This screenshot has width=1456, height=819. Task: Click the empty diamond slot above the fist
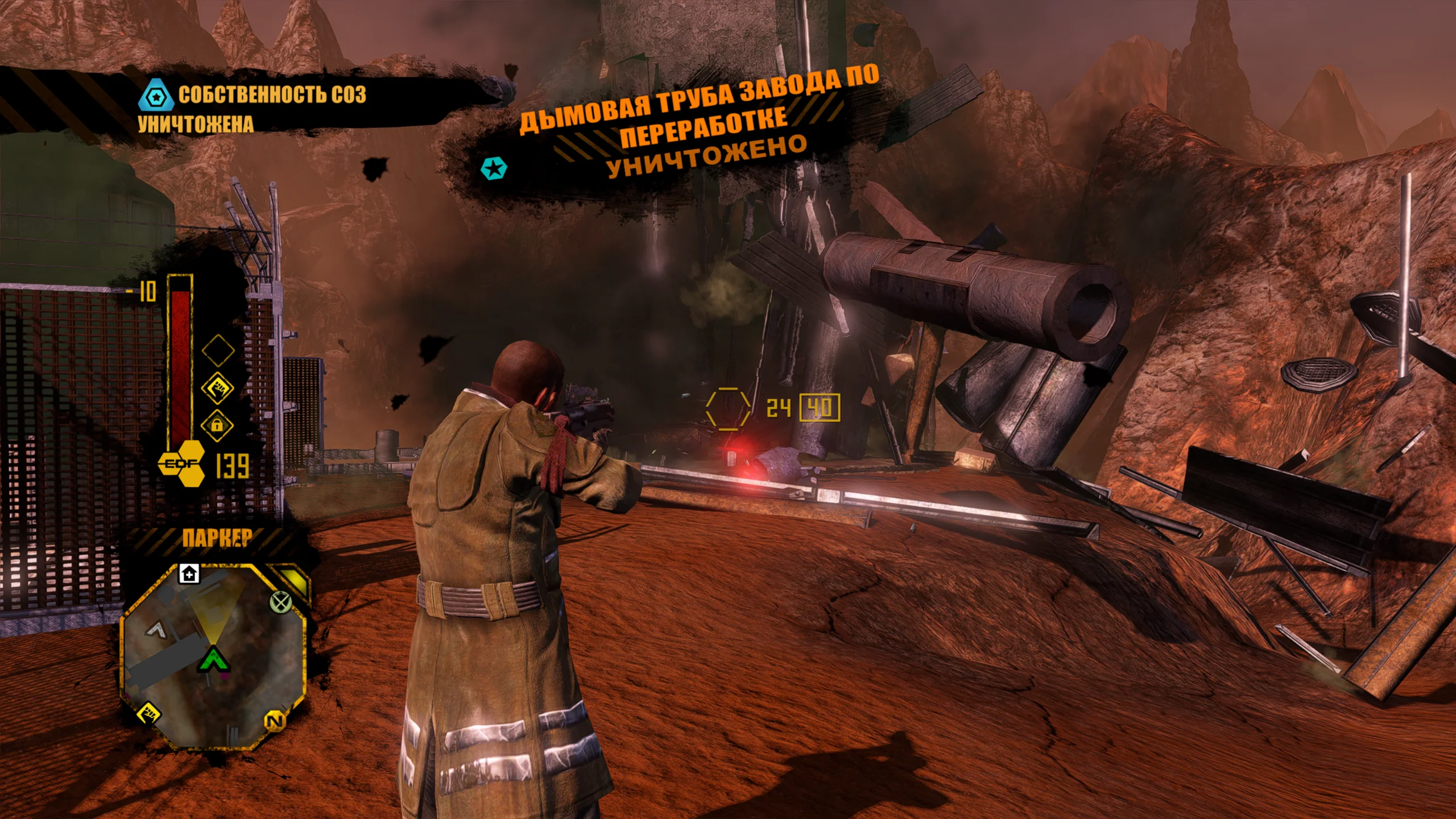click(x=218, y=350)
